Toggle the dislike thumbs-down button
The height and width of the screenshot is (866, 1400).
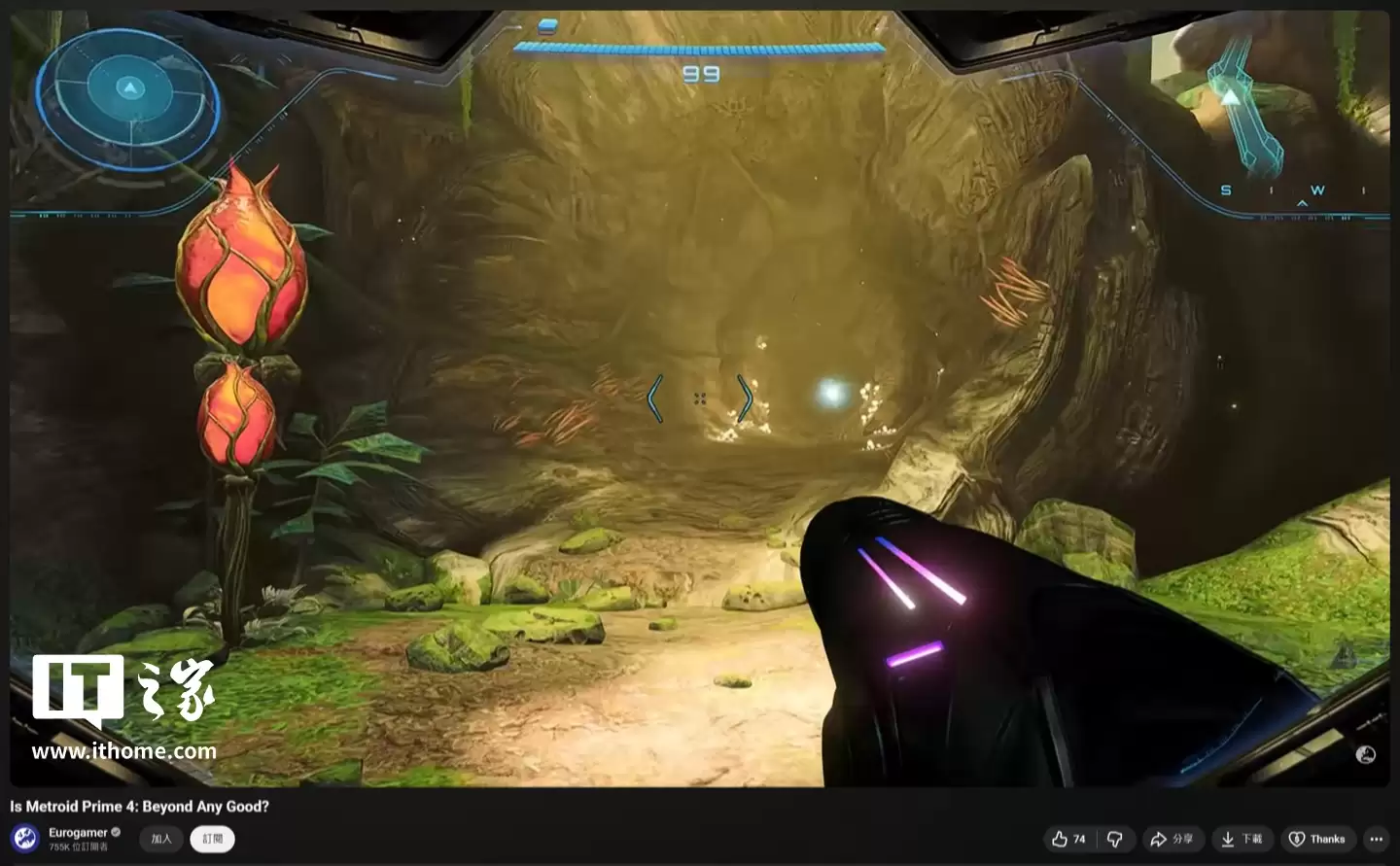[x=1114, y=839]
